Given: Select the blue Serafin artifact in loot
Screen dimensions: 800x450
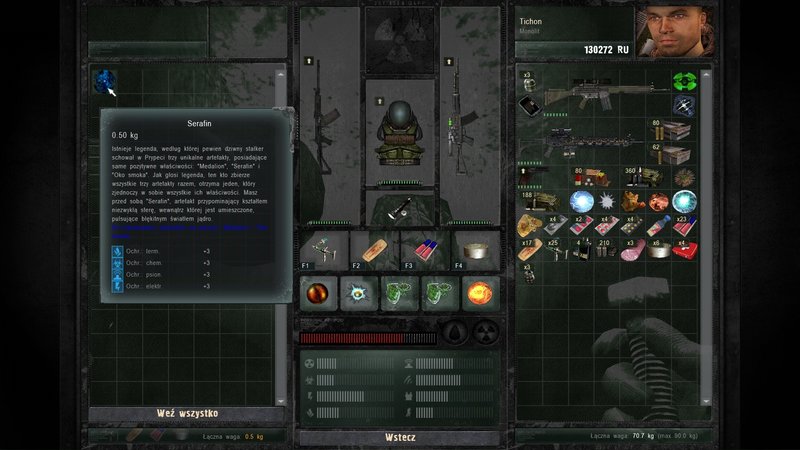Looking at the screenshot, I should click(104, 81).
